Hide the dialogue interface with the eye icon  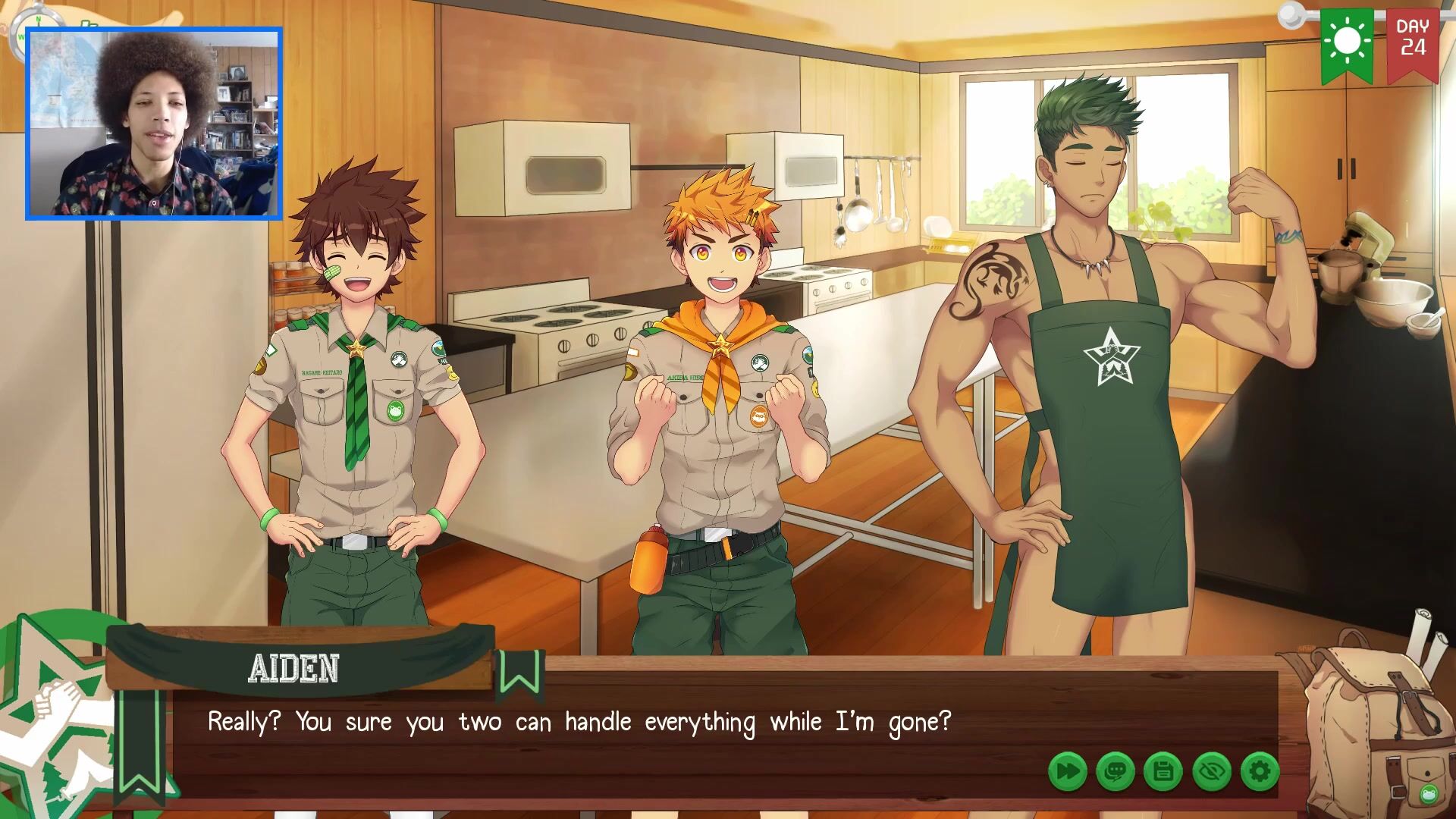pyautogui.click(x=1211, y=772)
